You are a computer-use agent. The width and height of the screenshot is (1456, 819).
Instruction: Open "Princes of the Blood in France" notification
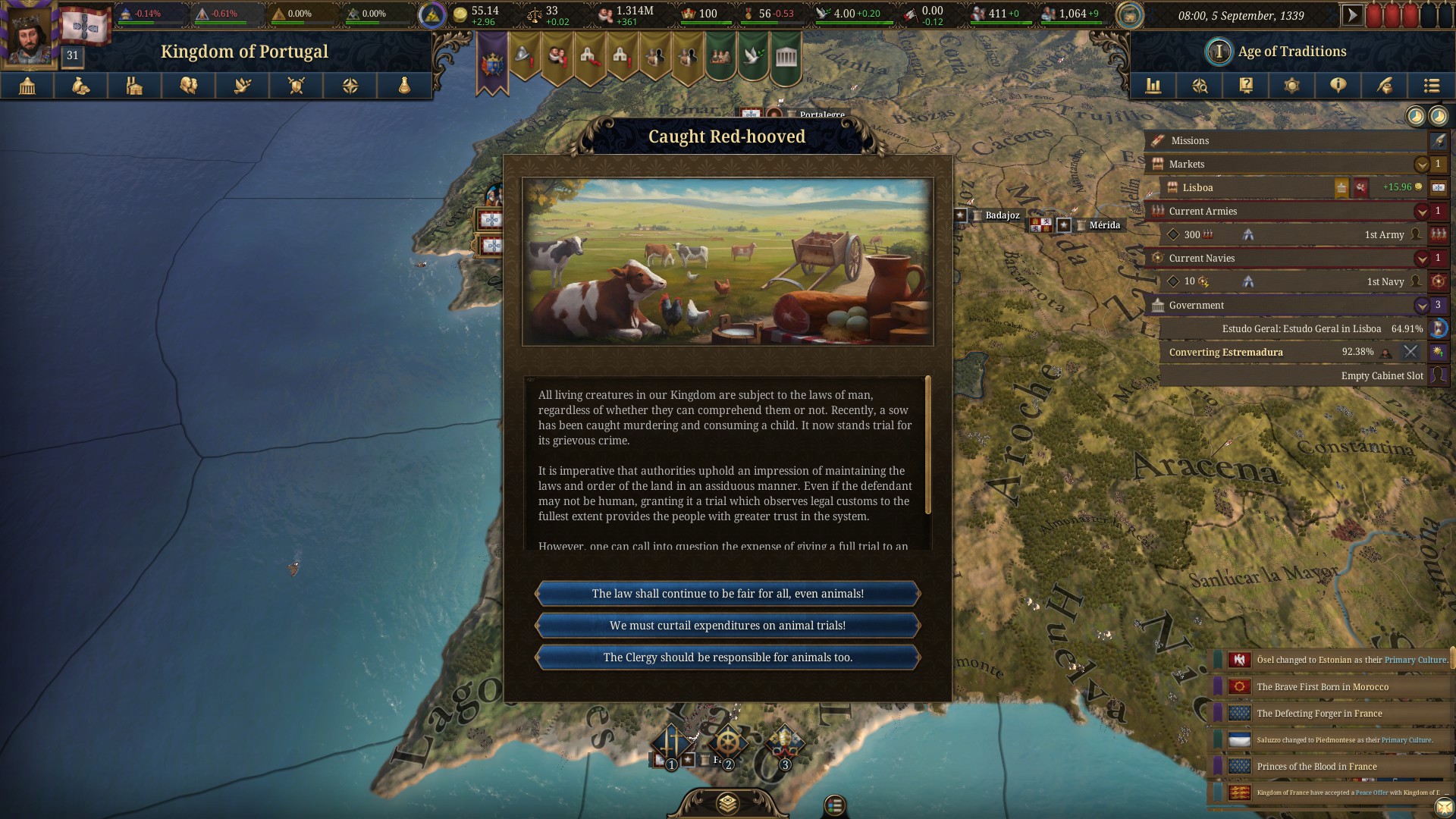[1316, 767]
